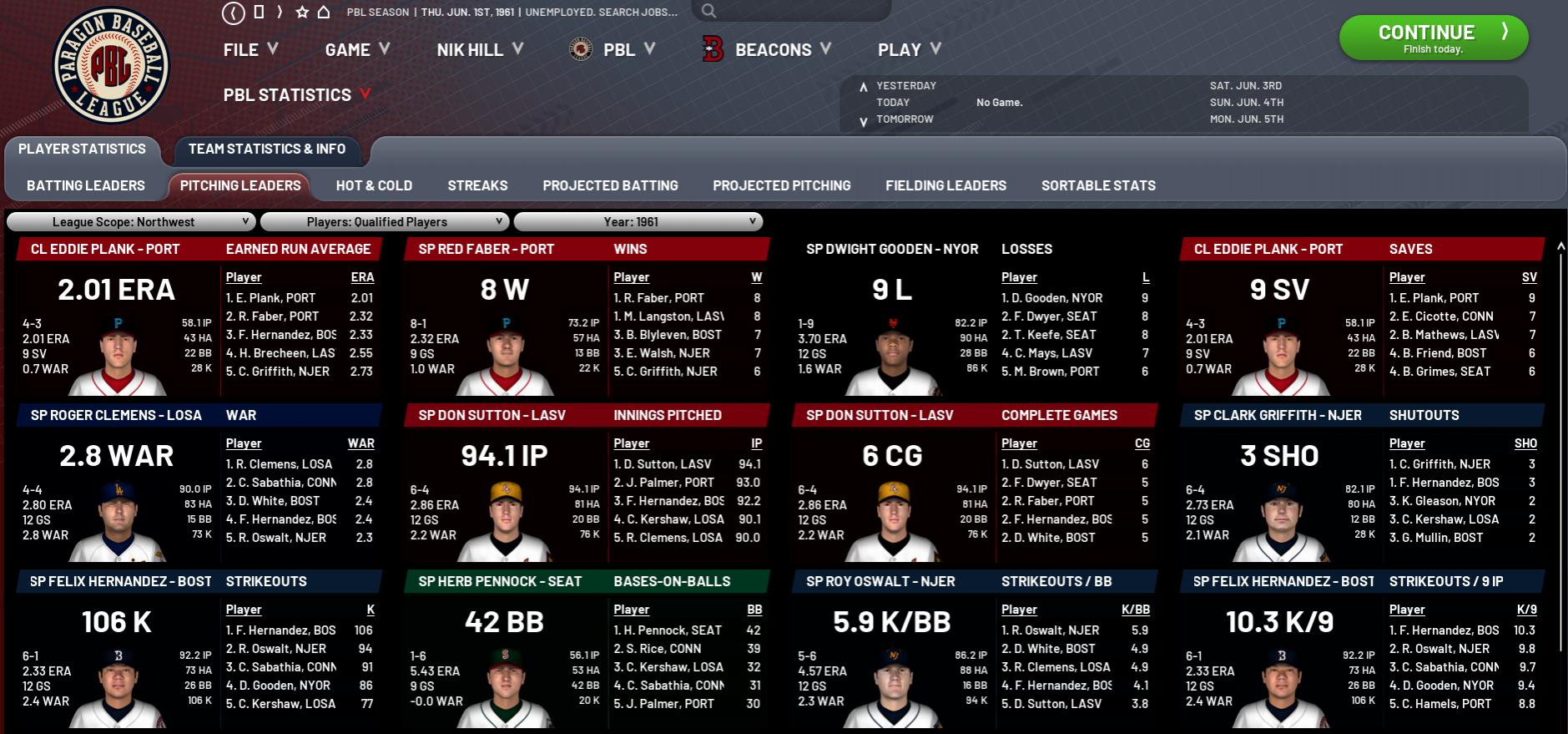This screenshot has height=734, width=1568.
Task: Open the File menu
Action: point(250,50)
